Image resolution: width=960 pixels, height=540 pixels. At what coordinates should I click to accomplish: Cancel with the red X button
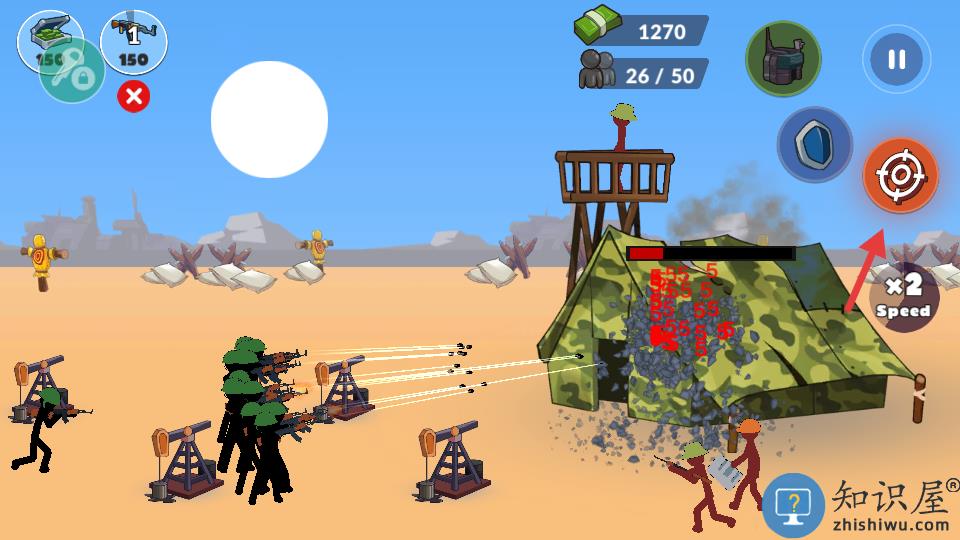point(134,96)
